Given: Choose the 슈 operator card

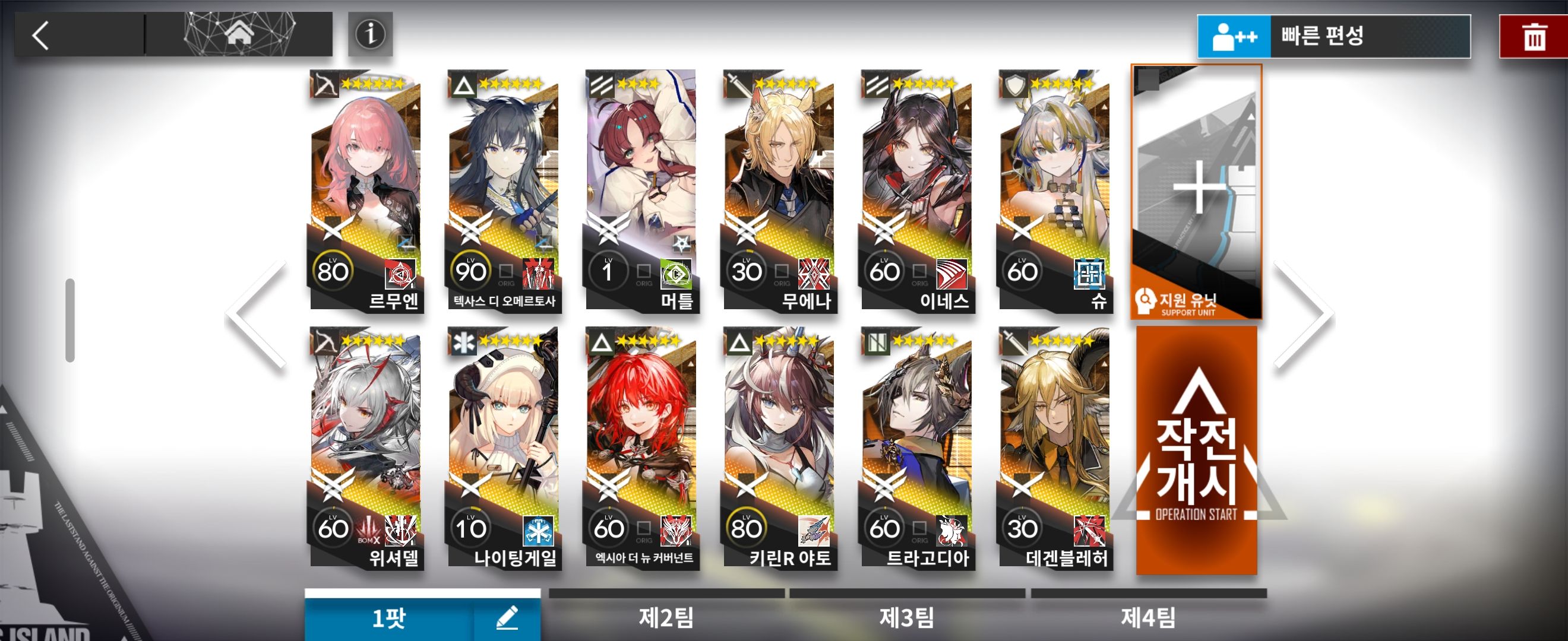Looking at the screenshot, I should (1055, 191).
